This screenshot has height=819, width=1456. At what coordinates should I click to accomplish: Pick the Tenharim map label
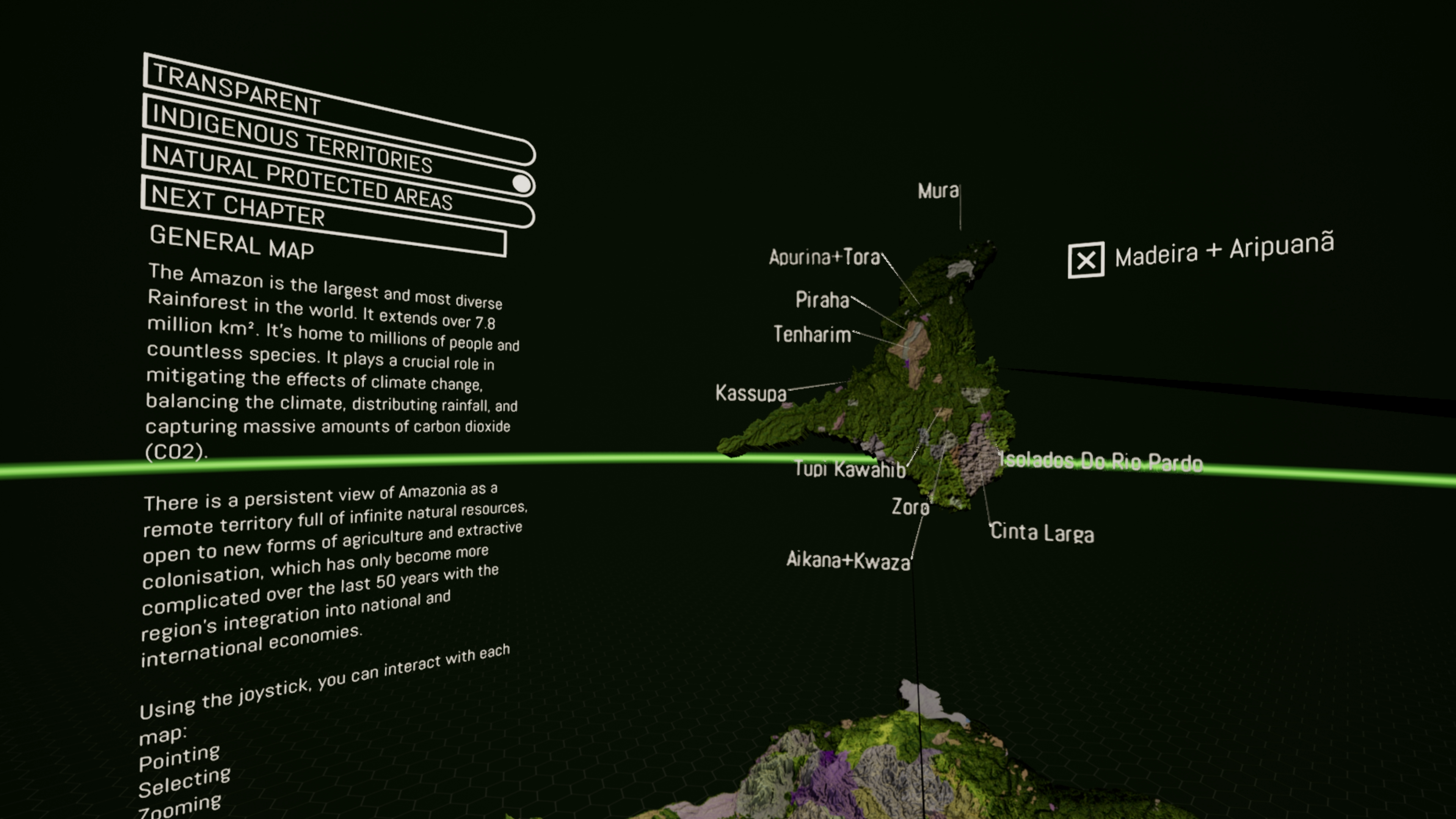pyautogui.click(x=812, y=334)
